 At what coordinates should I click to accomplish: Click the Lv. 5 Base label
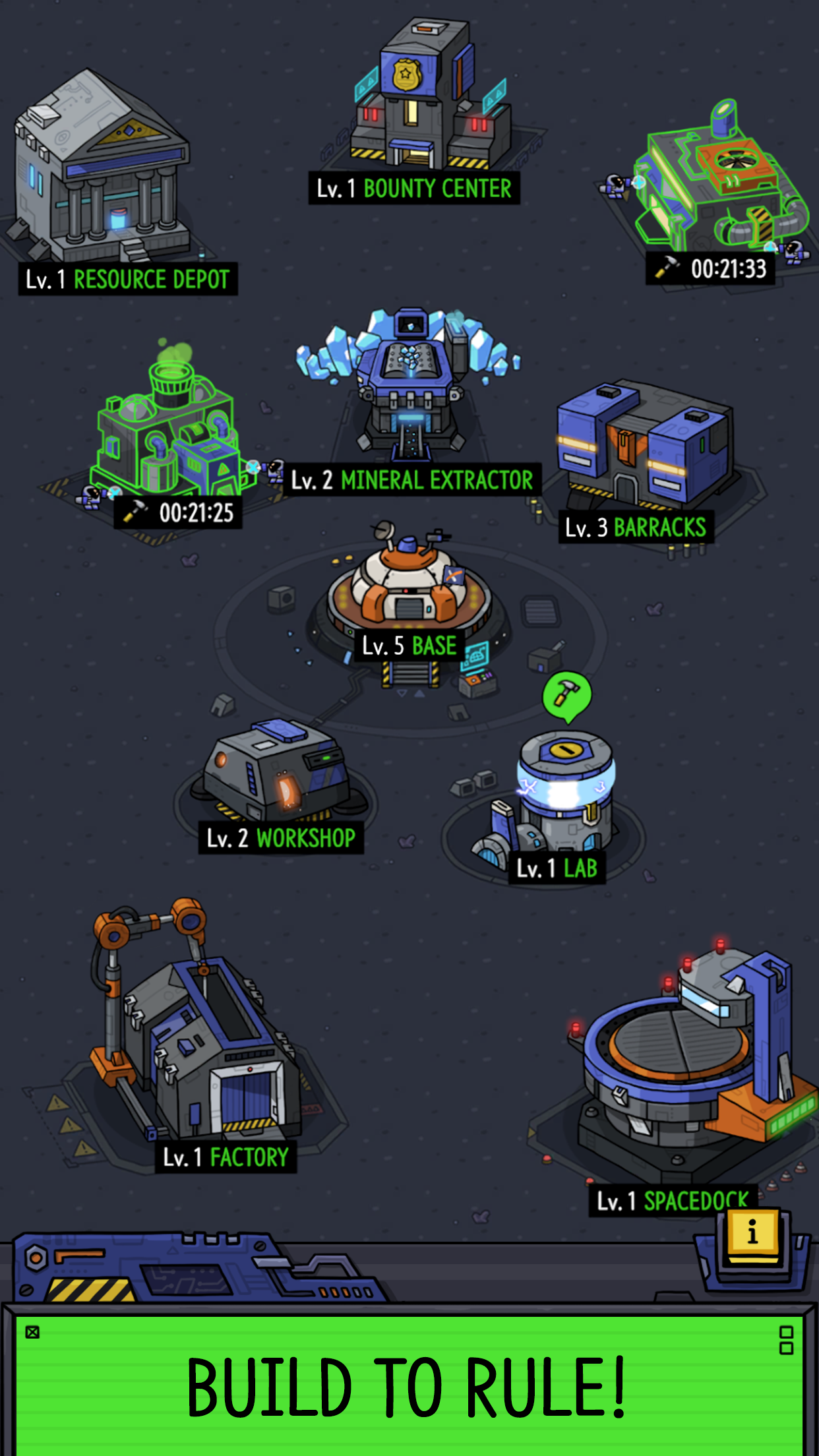tap(409, 646)
